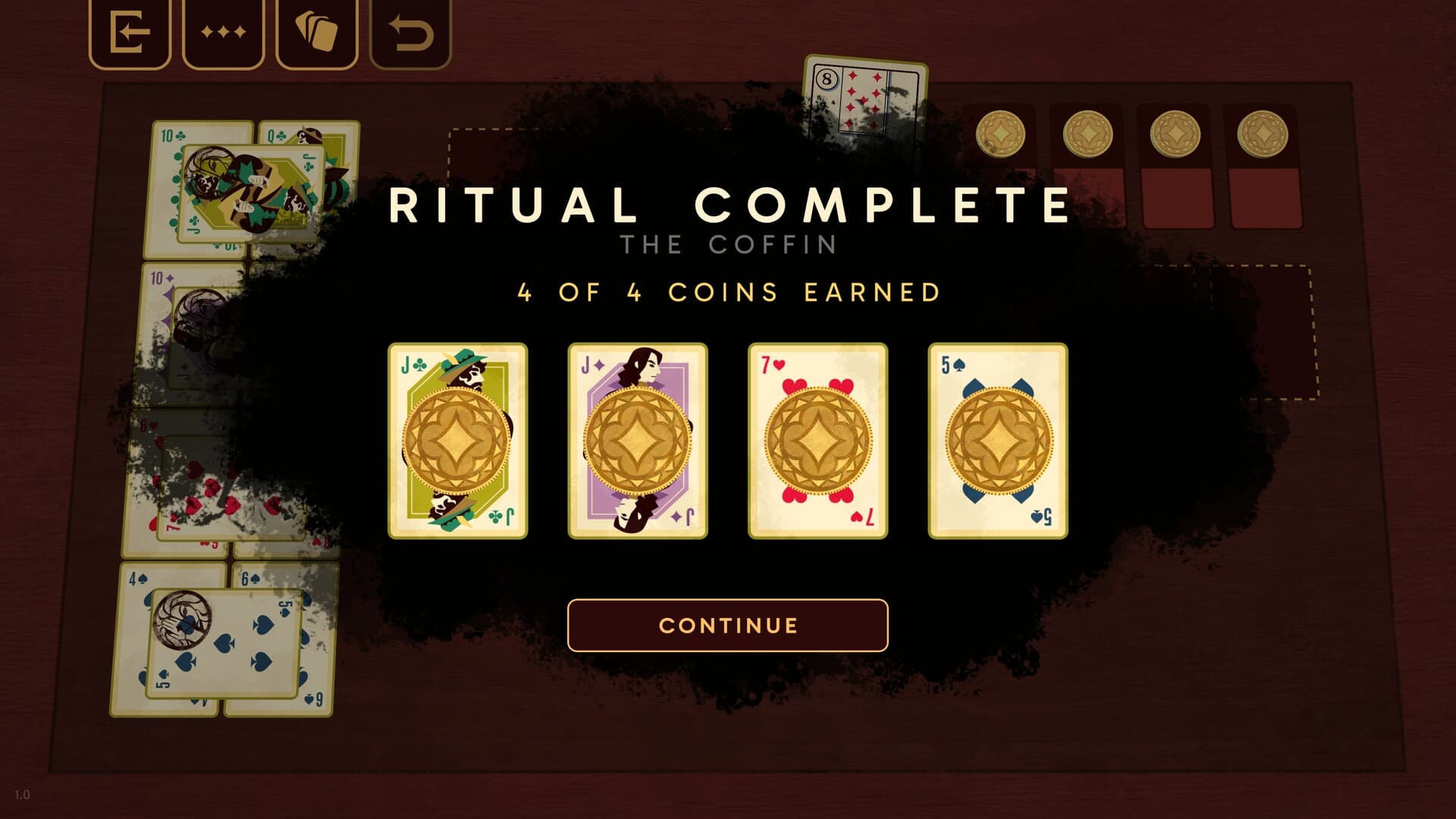Click the 1.0 version label in the corner
Image resolution: width=1456 pixels, height=819 pixels.
(x=22, y=795)
